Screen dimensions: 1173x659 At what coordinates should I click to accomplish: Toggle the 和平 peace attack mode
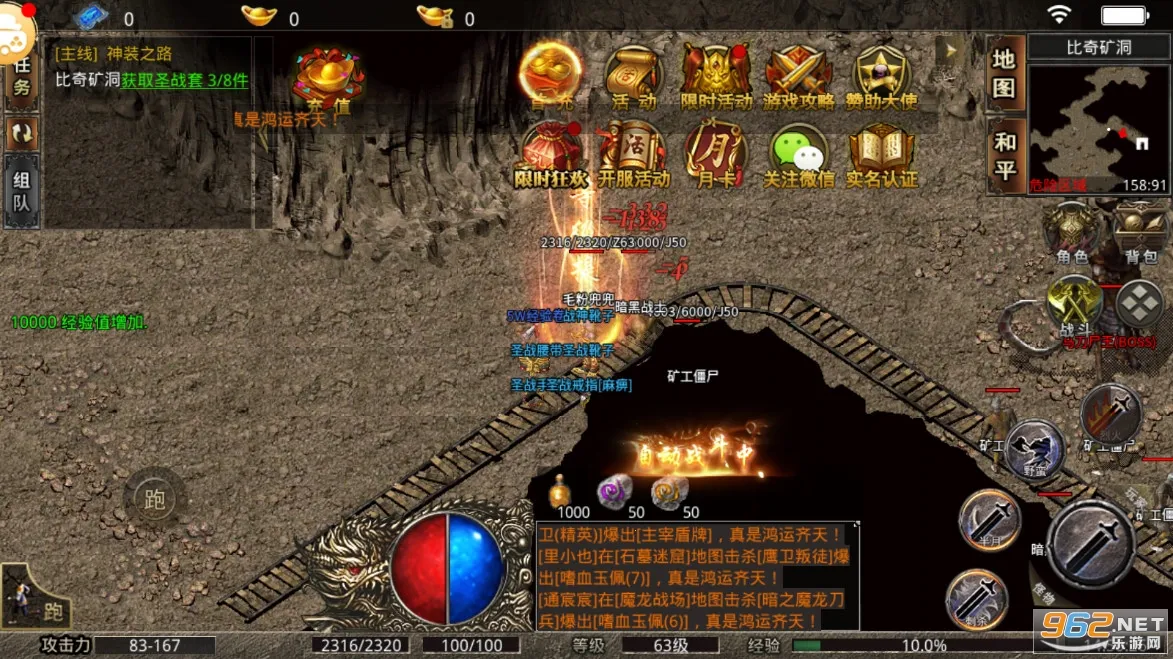tap(1004, 155)
